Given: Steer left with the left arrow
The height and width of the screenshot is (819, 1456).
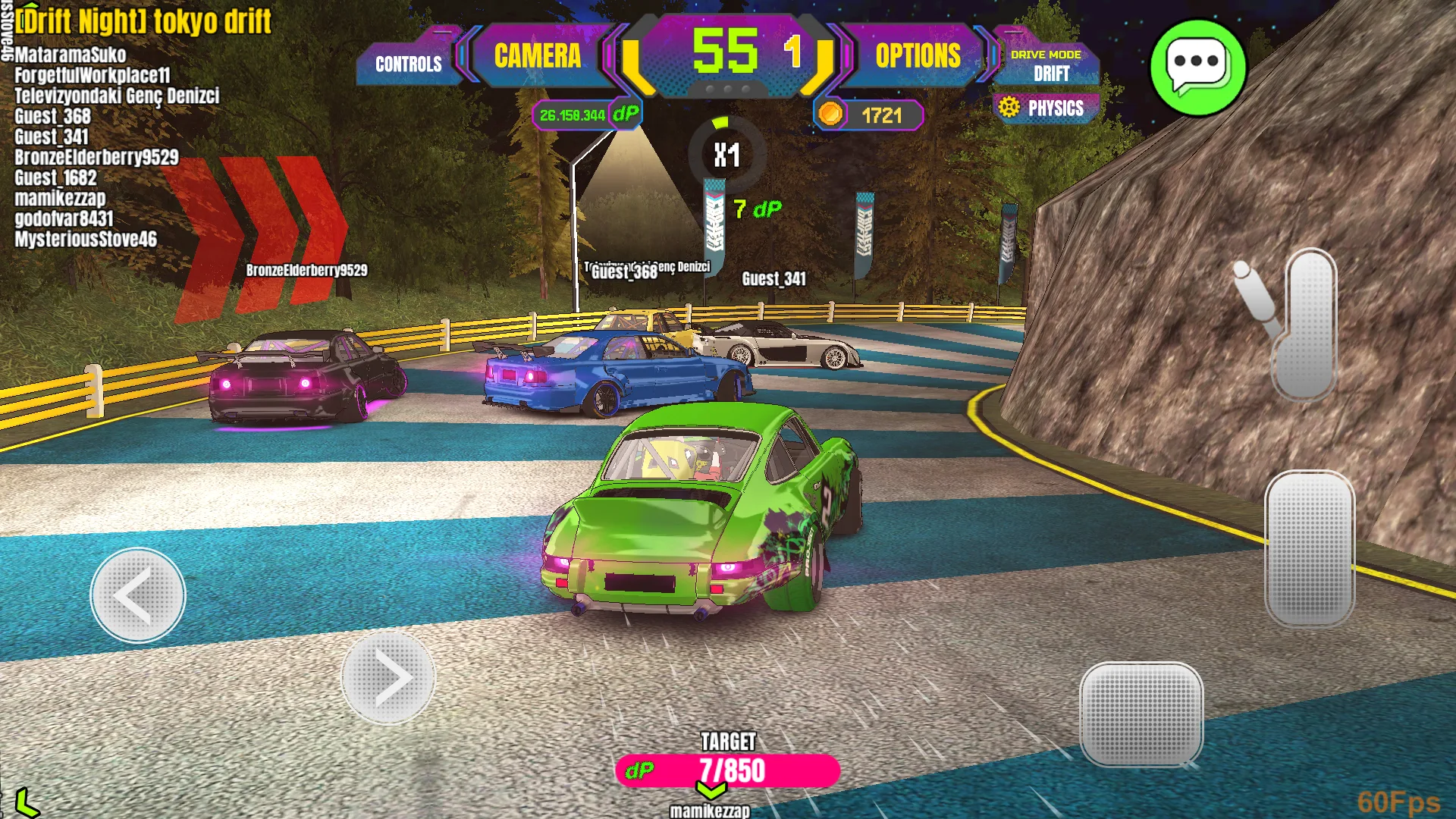Looking at the screenshot, I should (x=138, y=596).
